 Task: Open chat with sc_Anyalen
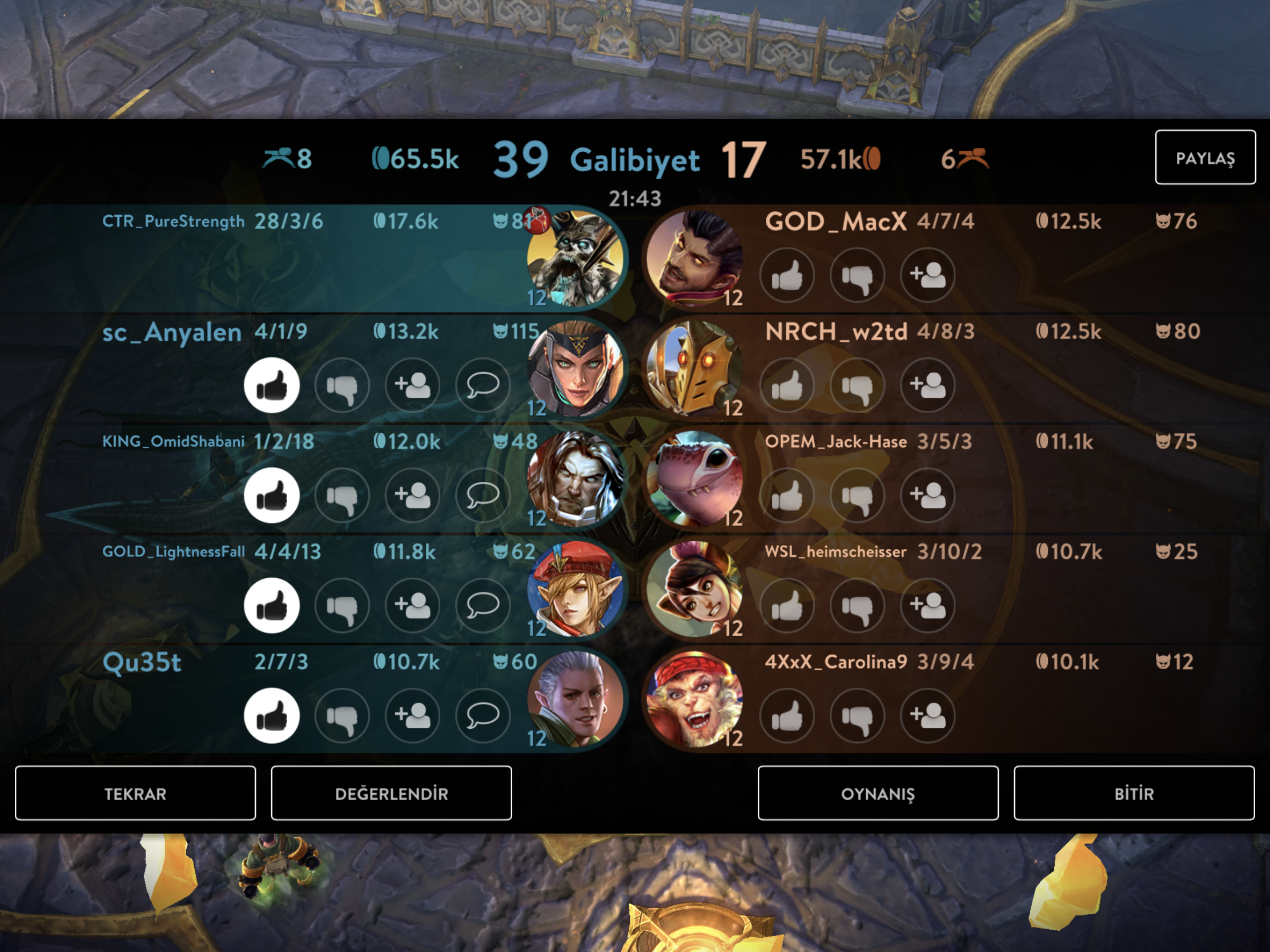coord(483,385)
